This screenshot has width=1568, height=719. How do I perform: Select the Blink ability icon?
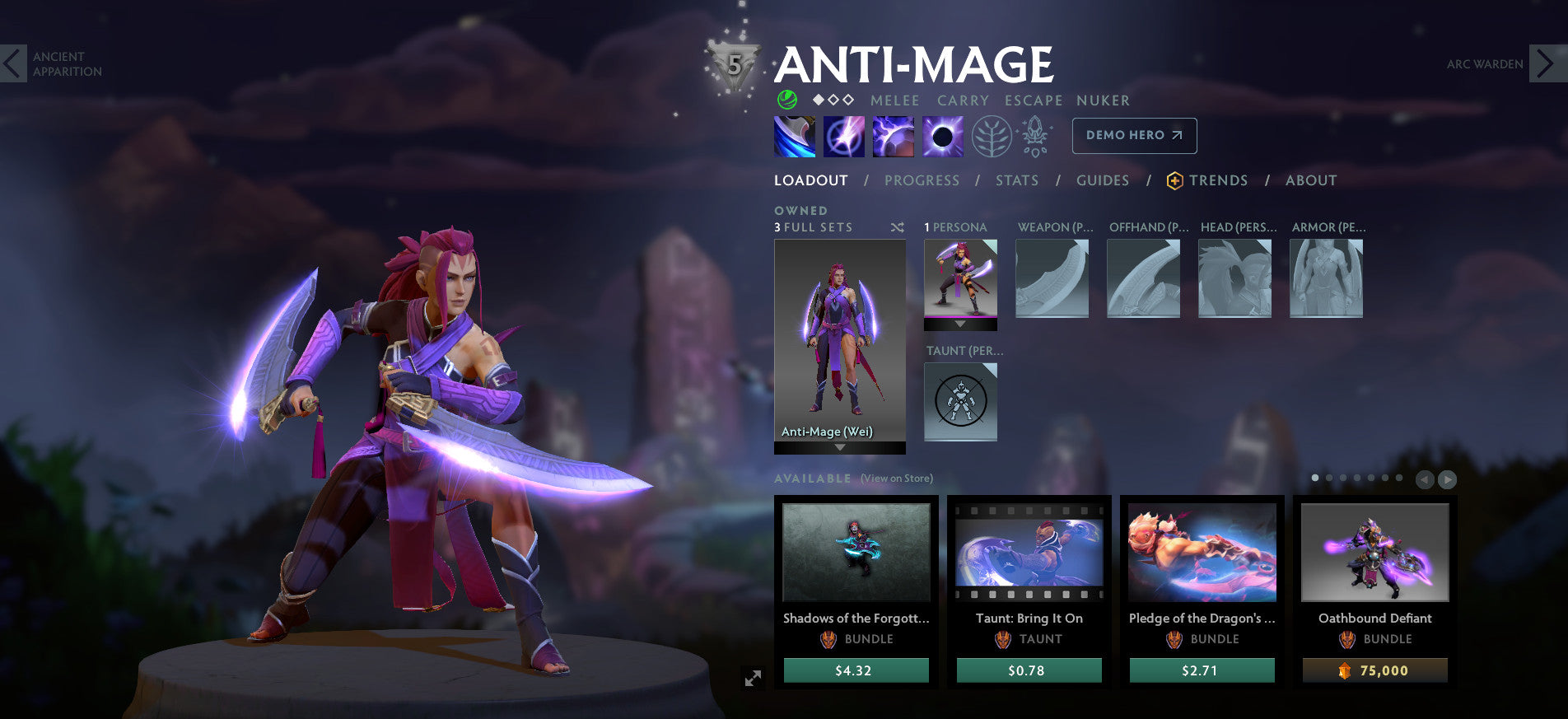pos(842,137)
